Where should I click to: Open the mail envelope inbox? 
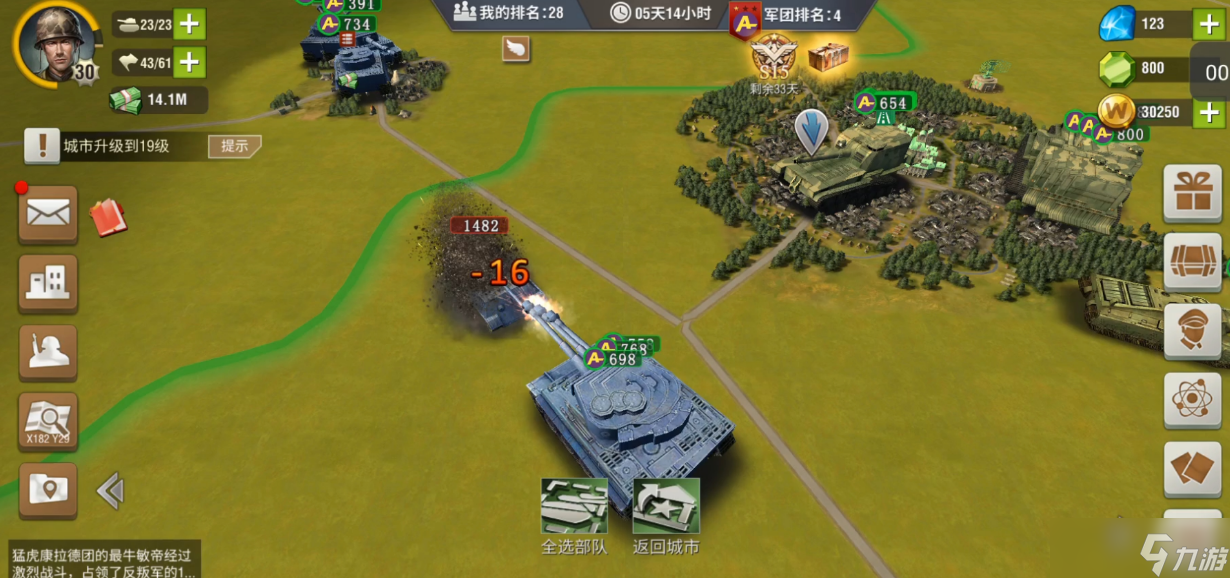[x=48, y=213]
